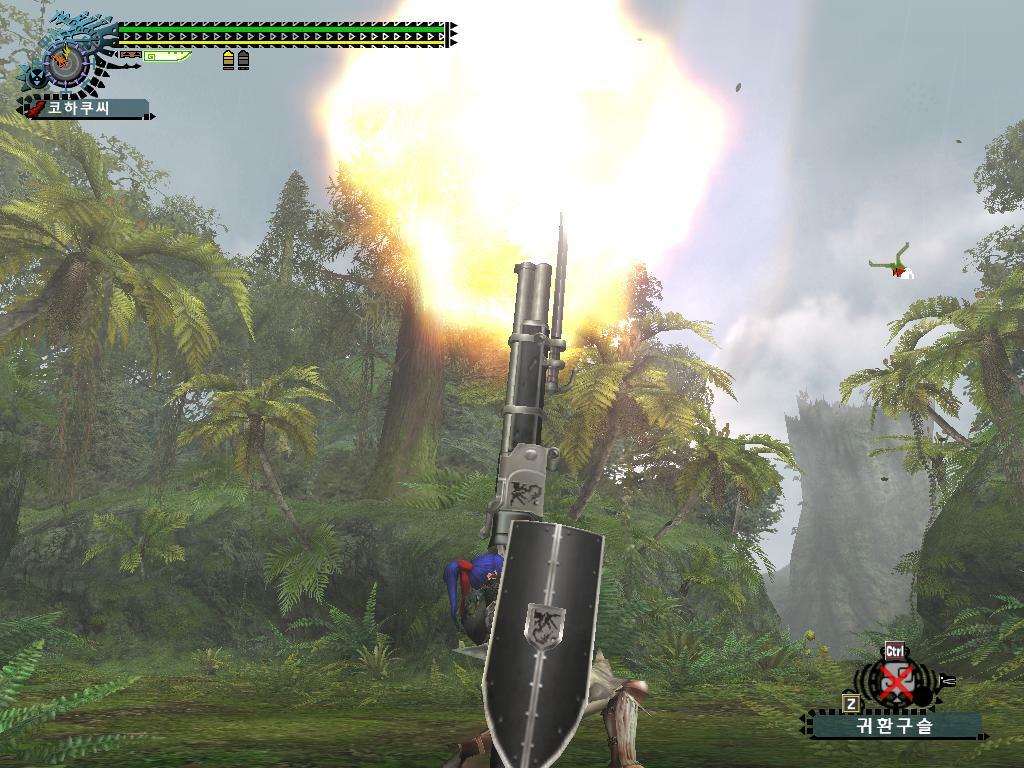The width and height of the screenshot is (1024, 768).
Task: Click the 귀환구슬 item name label
Action: (x=895, y=726)
